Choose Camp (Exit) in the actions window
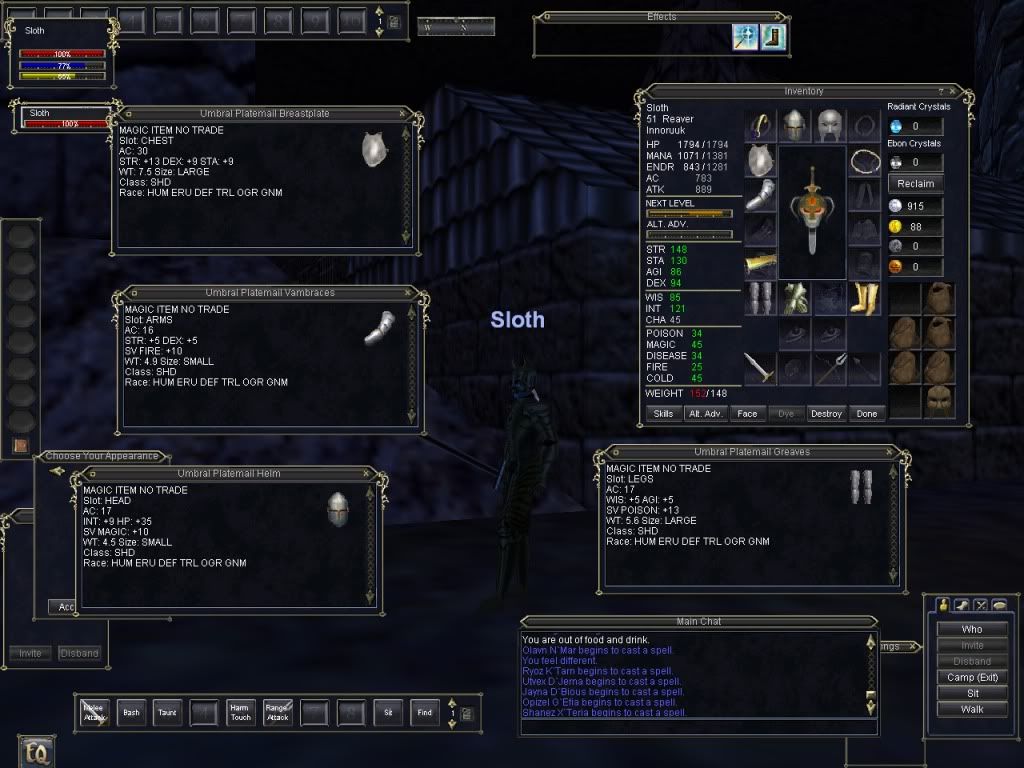This screenshot has width=1024, height=768. pos(971,677)
